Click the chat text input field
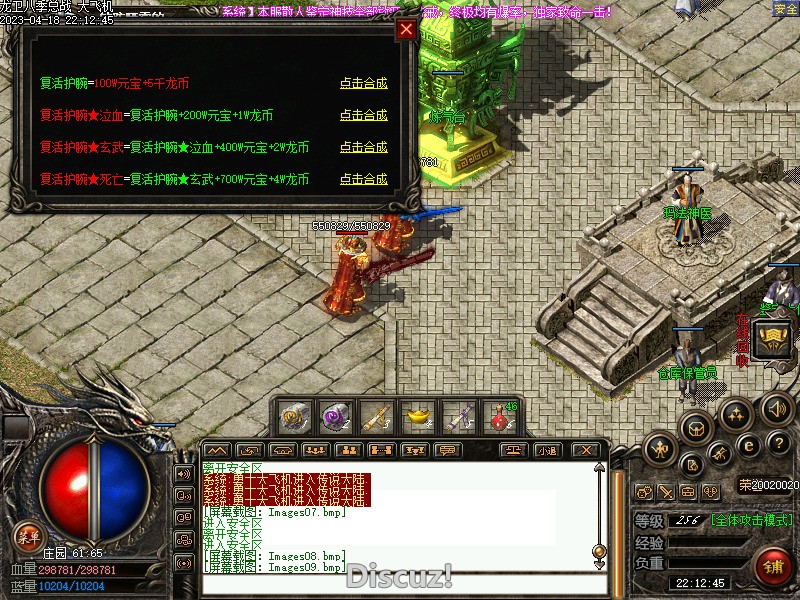The width and height of the screenshot is (800, 600). (x=400, y=584)
